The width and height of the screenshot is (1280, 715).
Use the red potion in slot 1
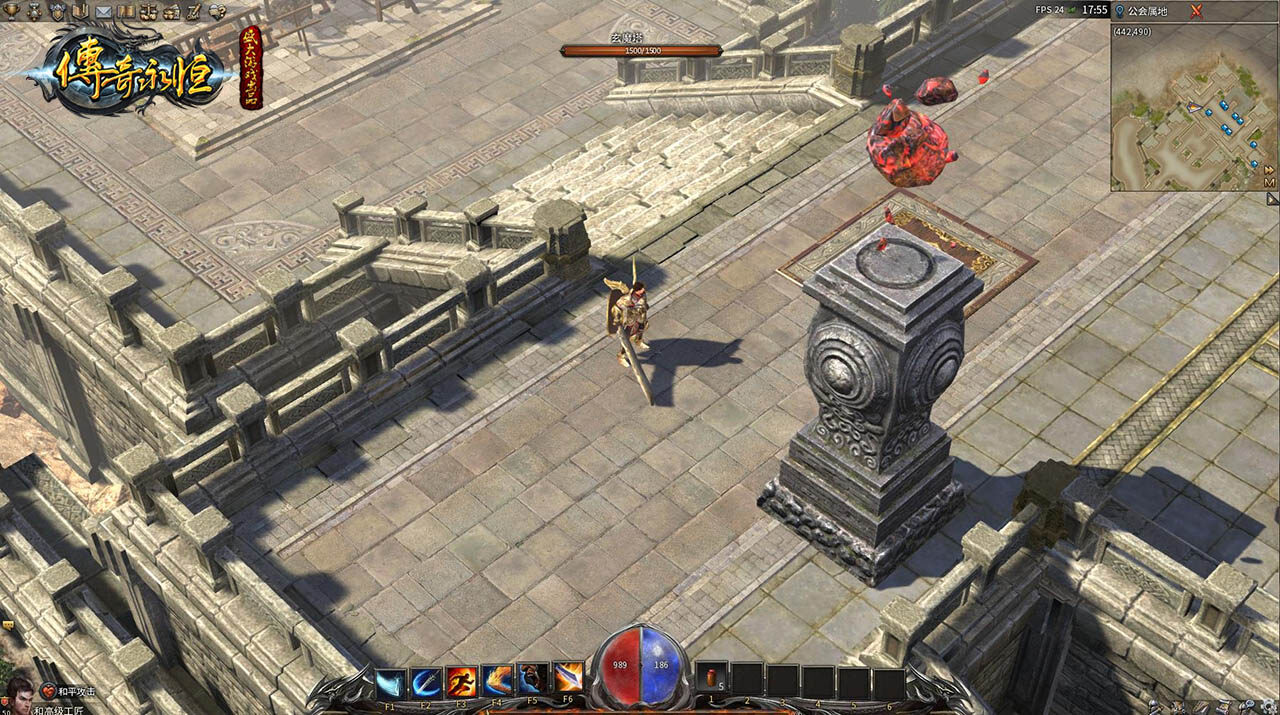pos(711,680)
